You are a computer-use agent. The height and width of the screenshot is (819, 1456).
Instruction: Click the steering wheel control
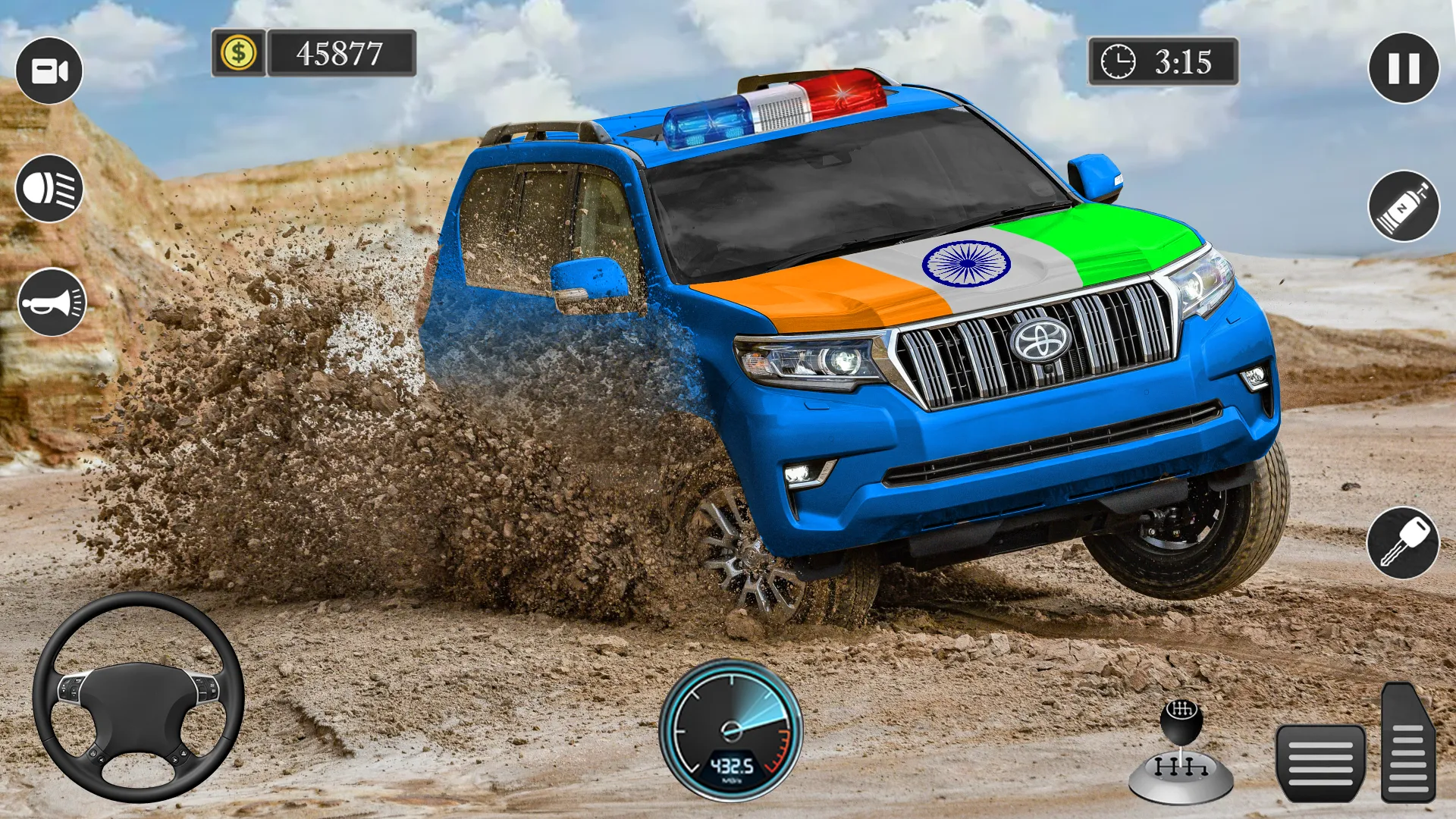point(138,696)
